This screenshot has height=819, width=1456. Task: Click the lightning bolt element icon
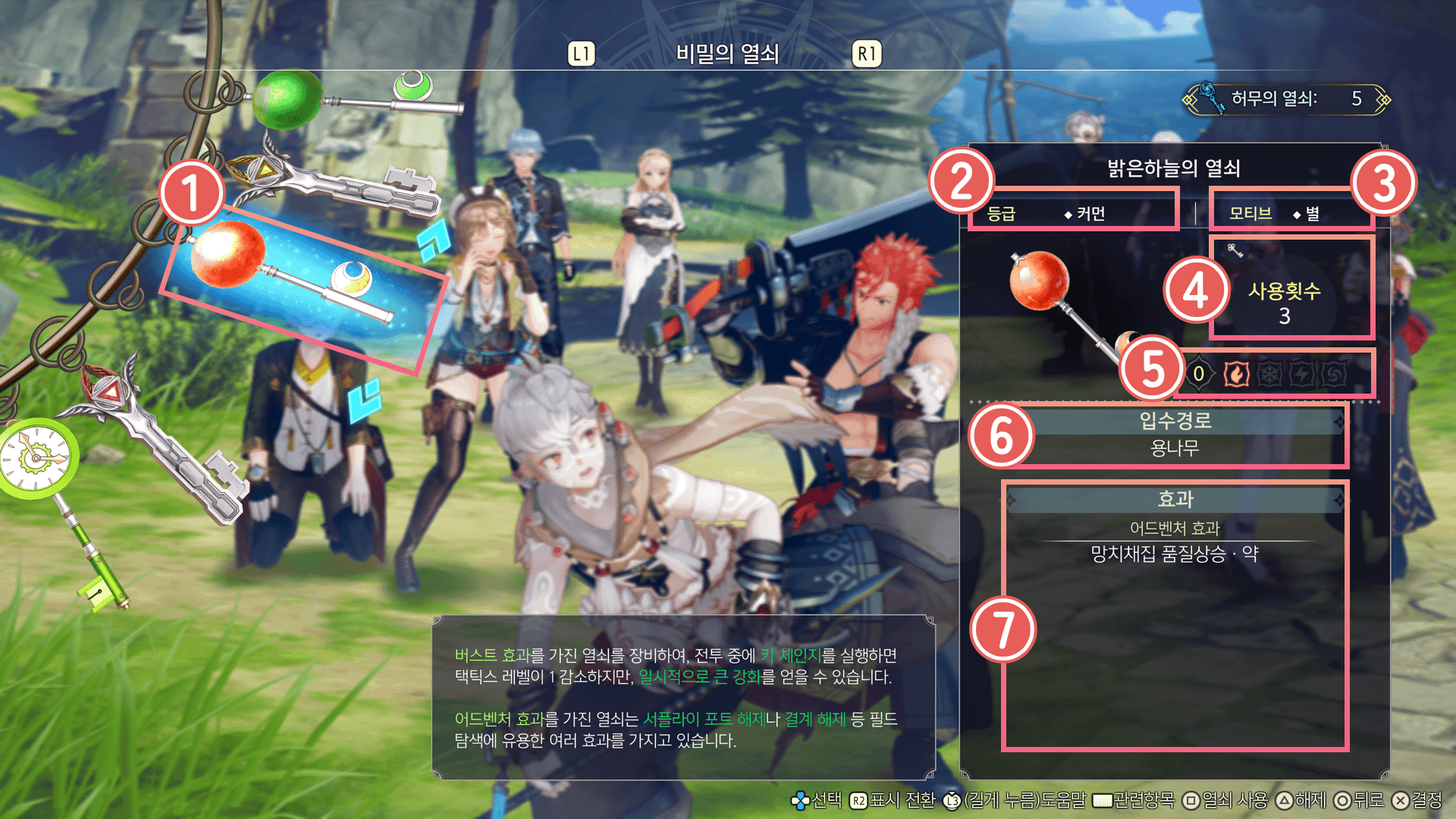pos(1302,374)
